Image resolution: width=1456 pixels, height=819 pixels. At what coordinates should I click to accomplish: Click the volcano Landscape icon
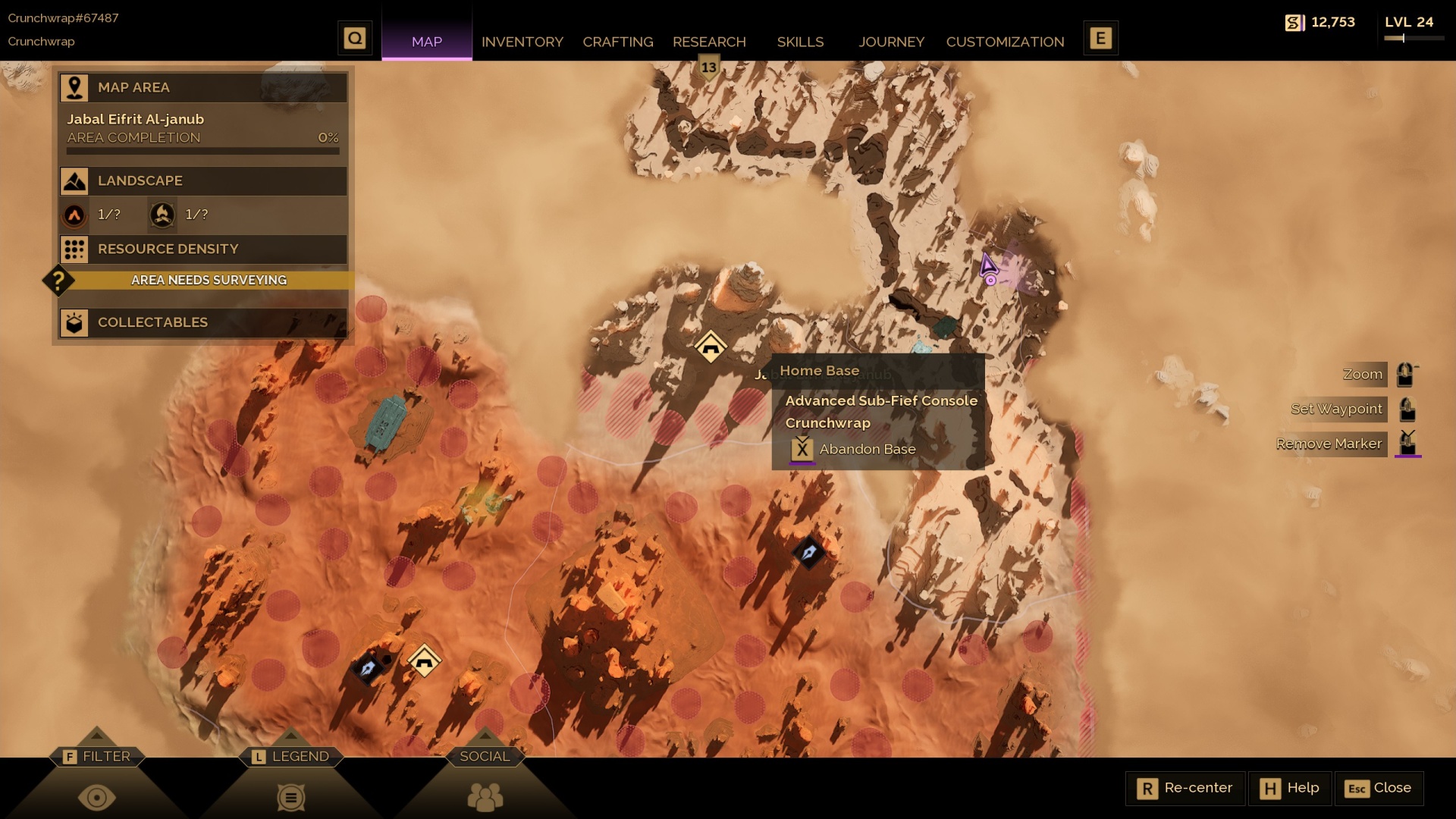point(74,215)
